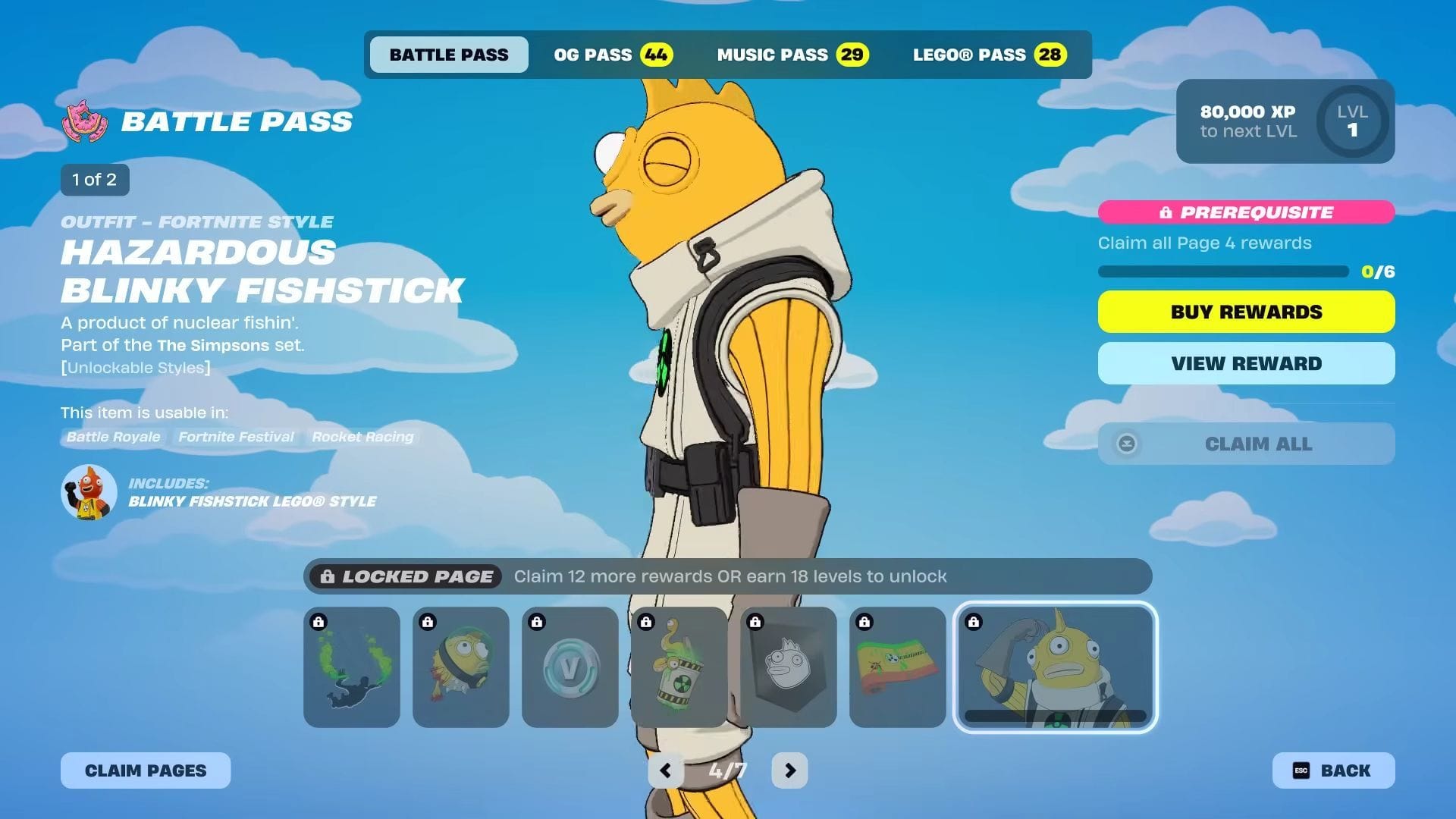Click the Fishstick banner icon reward
Viewport: 1456px width, 819px height.
787,667
